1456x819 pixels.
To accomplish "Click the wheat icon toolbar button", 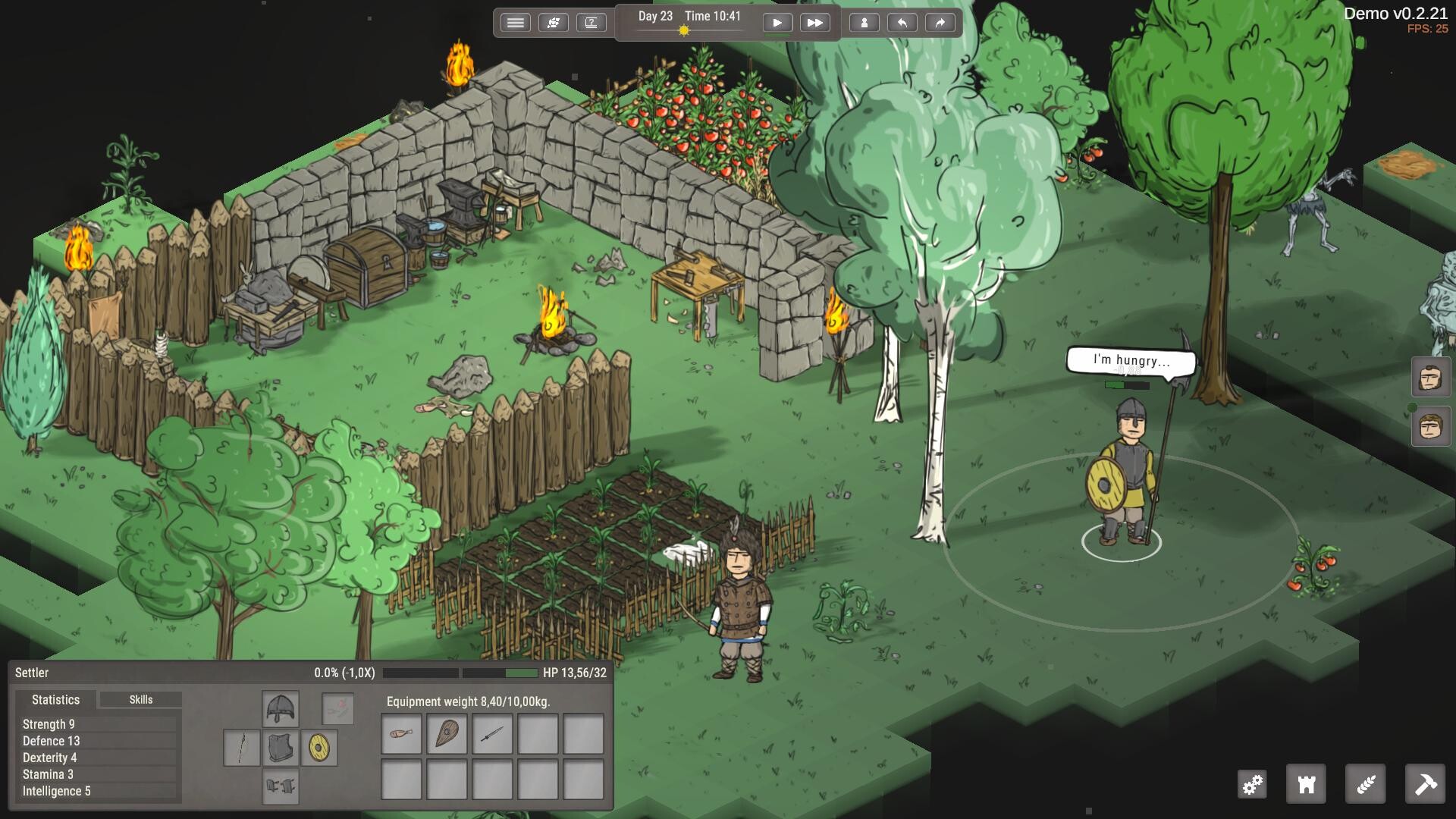I will coord(1365,784).
